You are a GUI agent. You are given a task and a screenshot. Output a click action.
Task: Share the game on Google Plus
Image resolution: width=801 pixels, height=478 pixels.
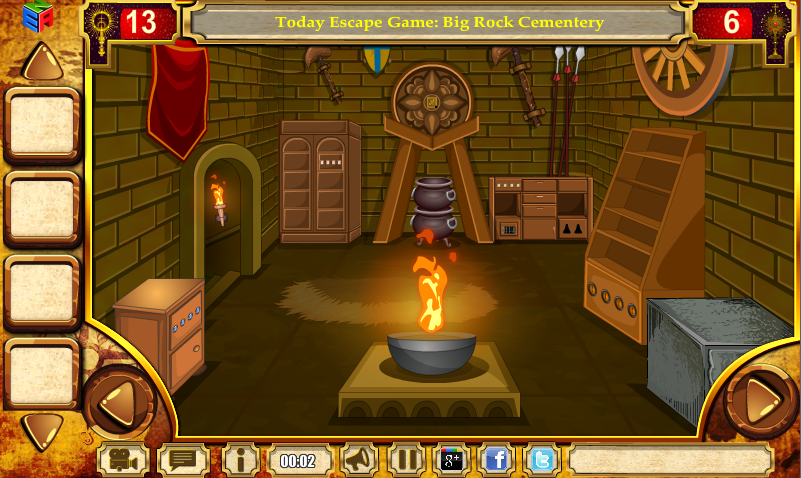click(452, 460)
